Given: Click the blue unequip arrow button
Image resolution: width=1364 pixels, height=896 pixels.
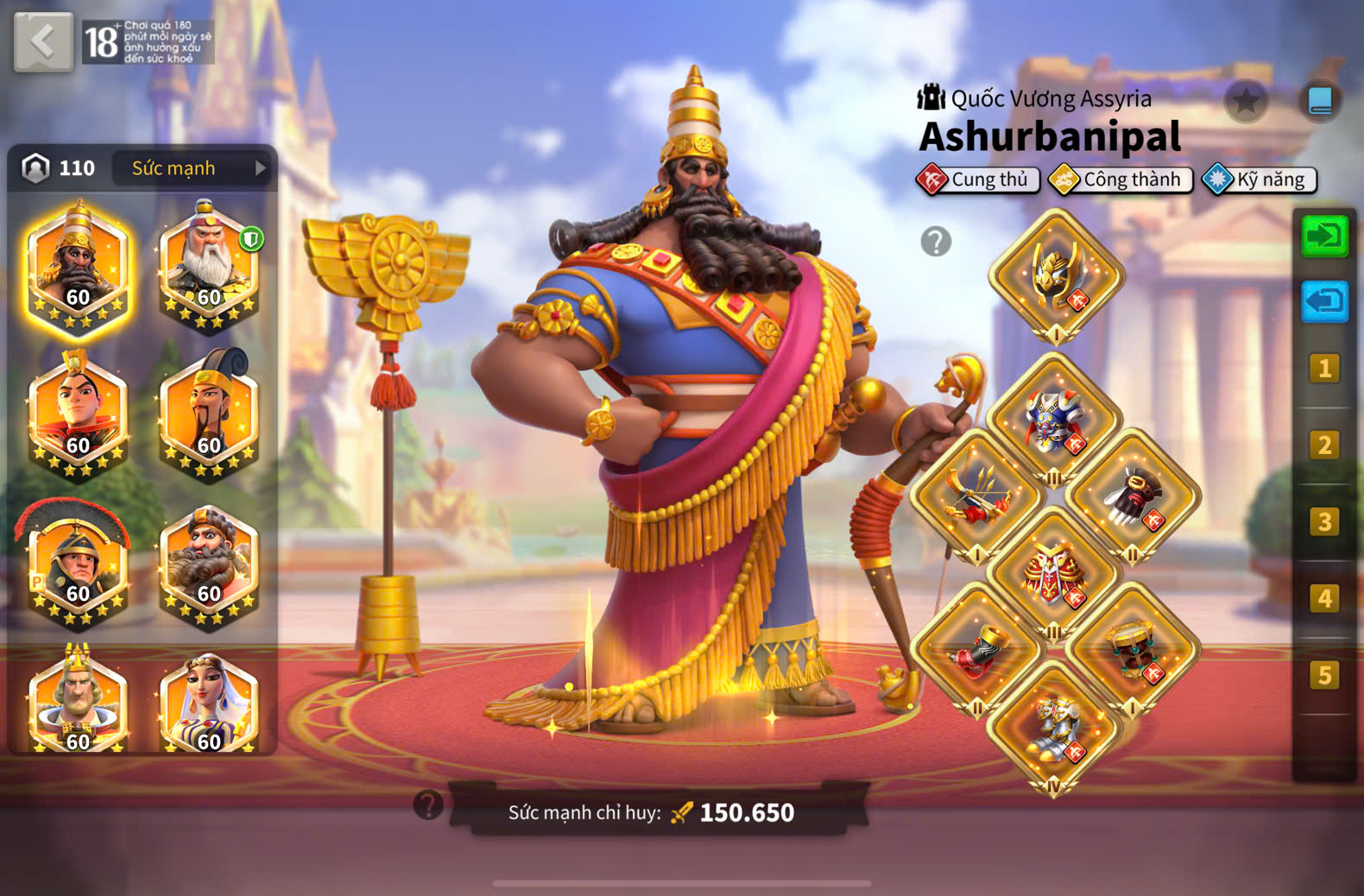Looking at the screenshot, I should pyautogui.click(x=1324, y=302).
